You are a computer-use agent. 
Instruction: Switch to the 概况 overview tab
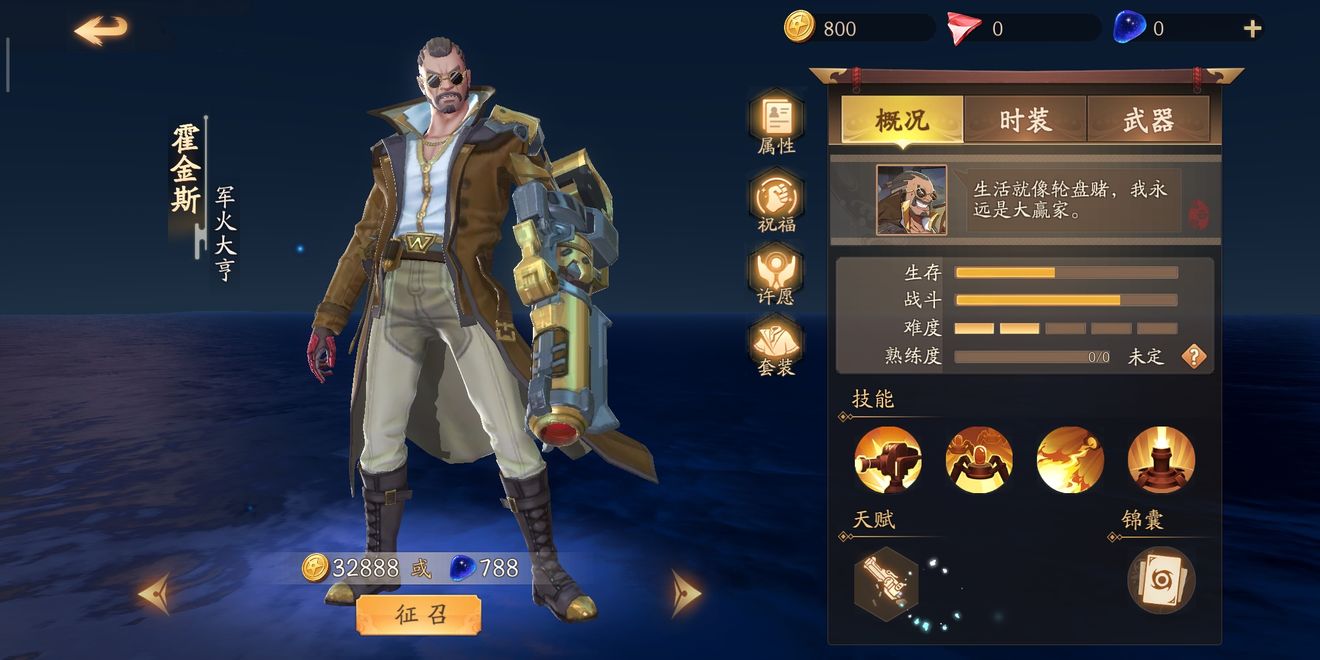point(902,121)
